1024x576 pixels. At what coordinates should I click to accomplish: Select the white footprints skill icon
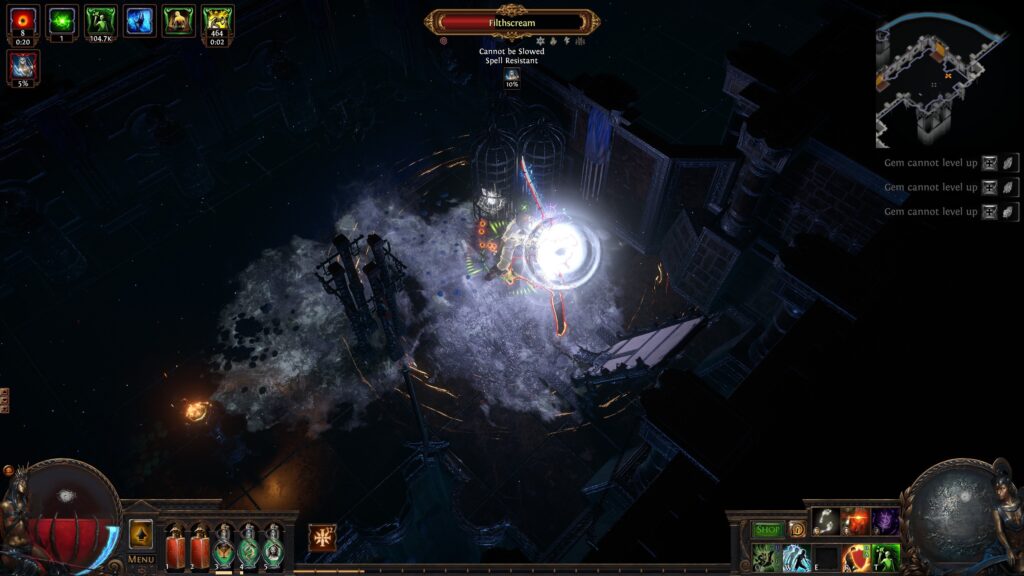point(826,521)
